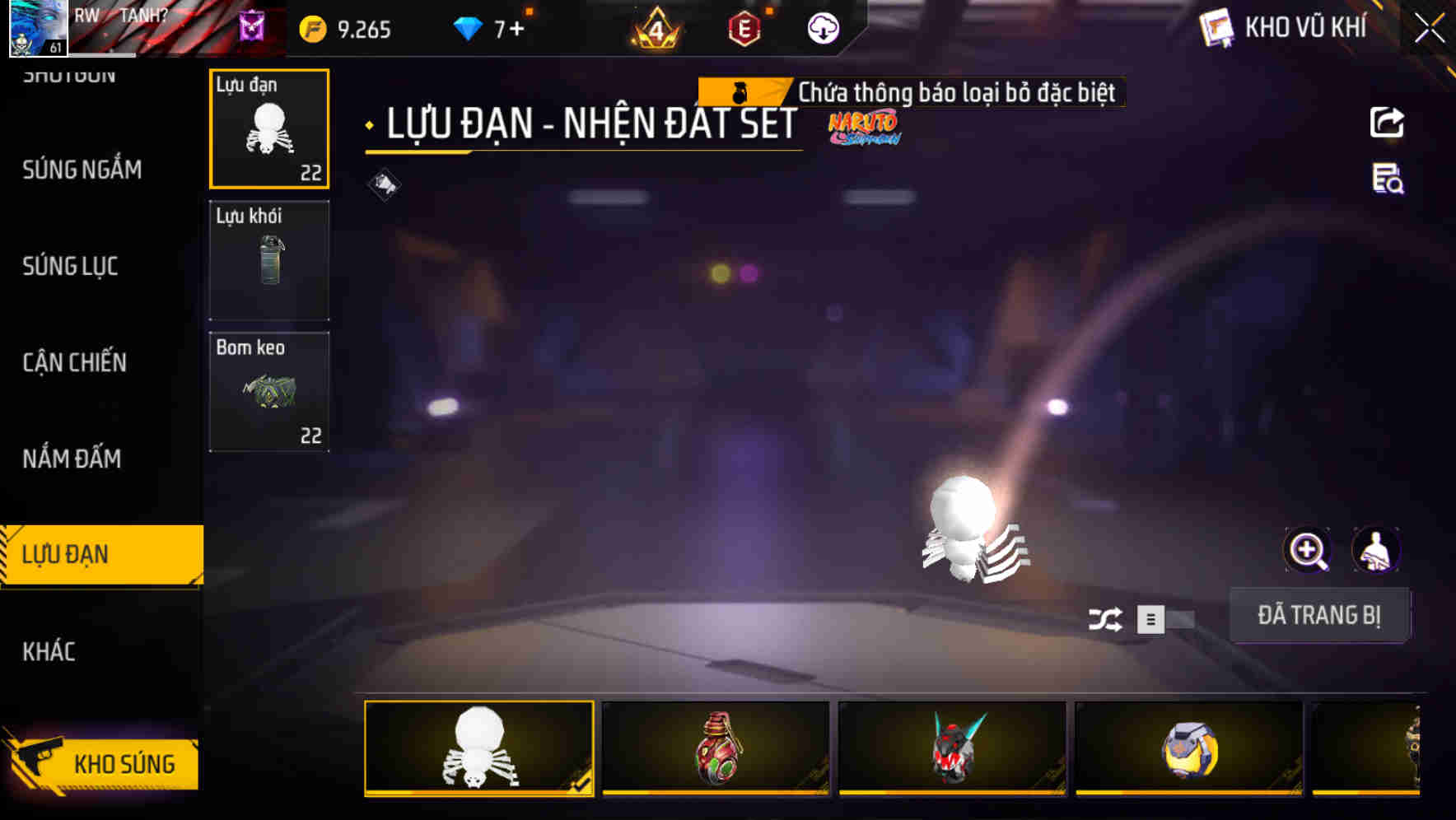The width and height of the screenshot is (1456, 820).
Task: Expand the Lựu khói category panel
Action: click(268, 259)
